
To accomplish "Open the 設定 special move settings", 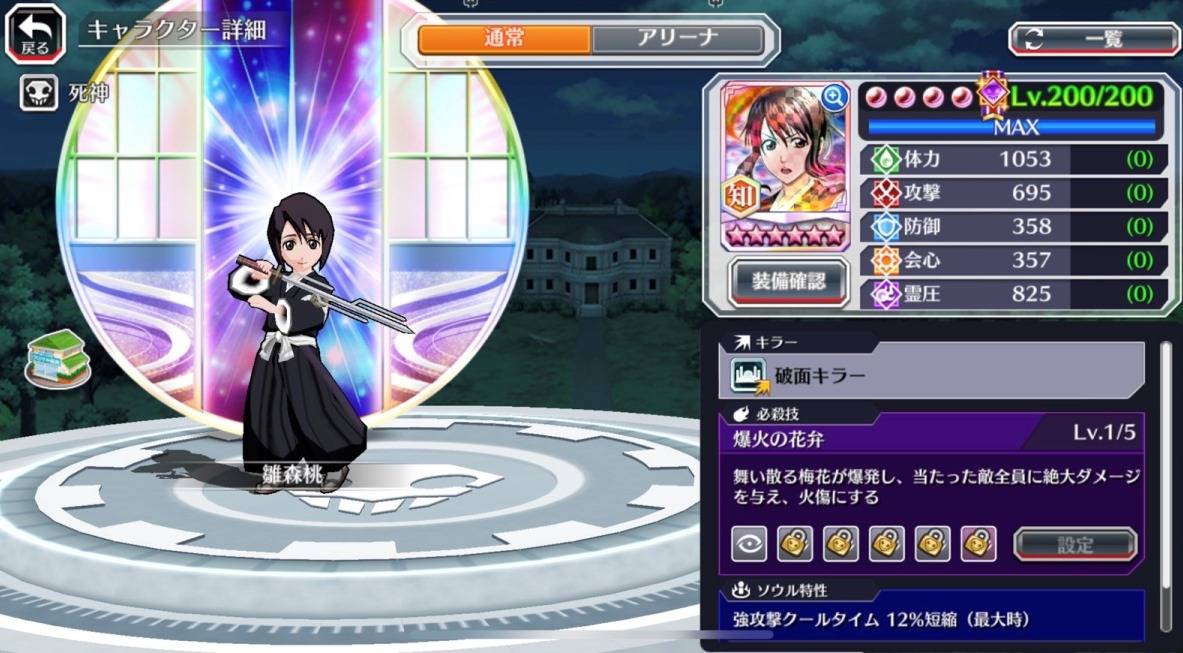I will click(1075, 544).
